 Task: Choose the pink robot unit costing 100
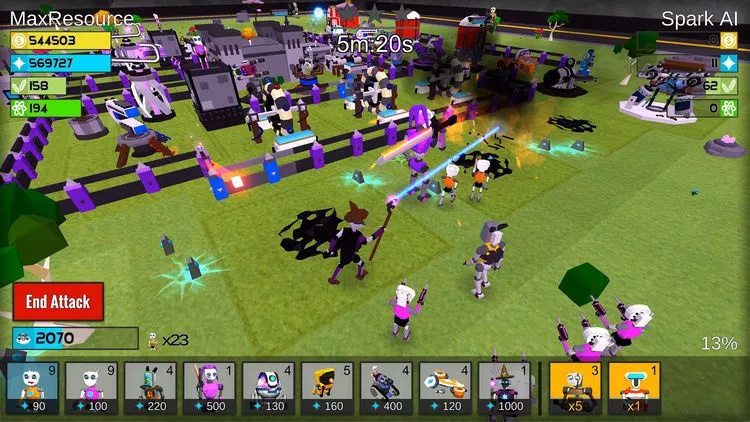pyautogui.click(x=92, y=388)
